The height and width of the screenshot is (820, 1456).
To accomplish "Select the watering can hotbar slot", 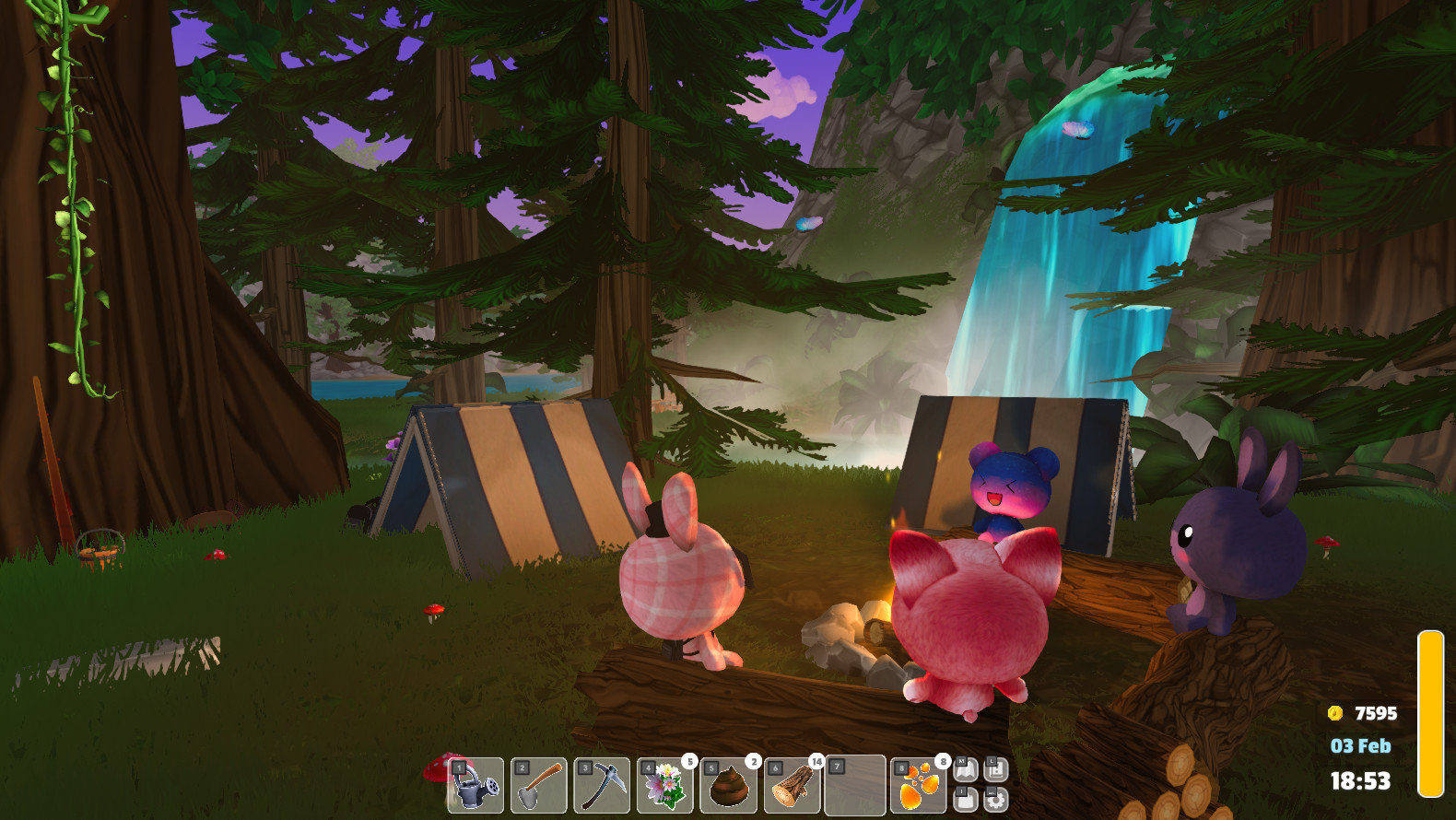I will 476,786.
